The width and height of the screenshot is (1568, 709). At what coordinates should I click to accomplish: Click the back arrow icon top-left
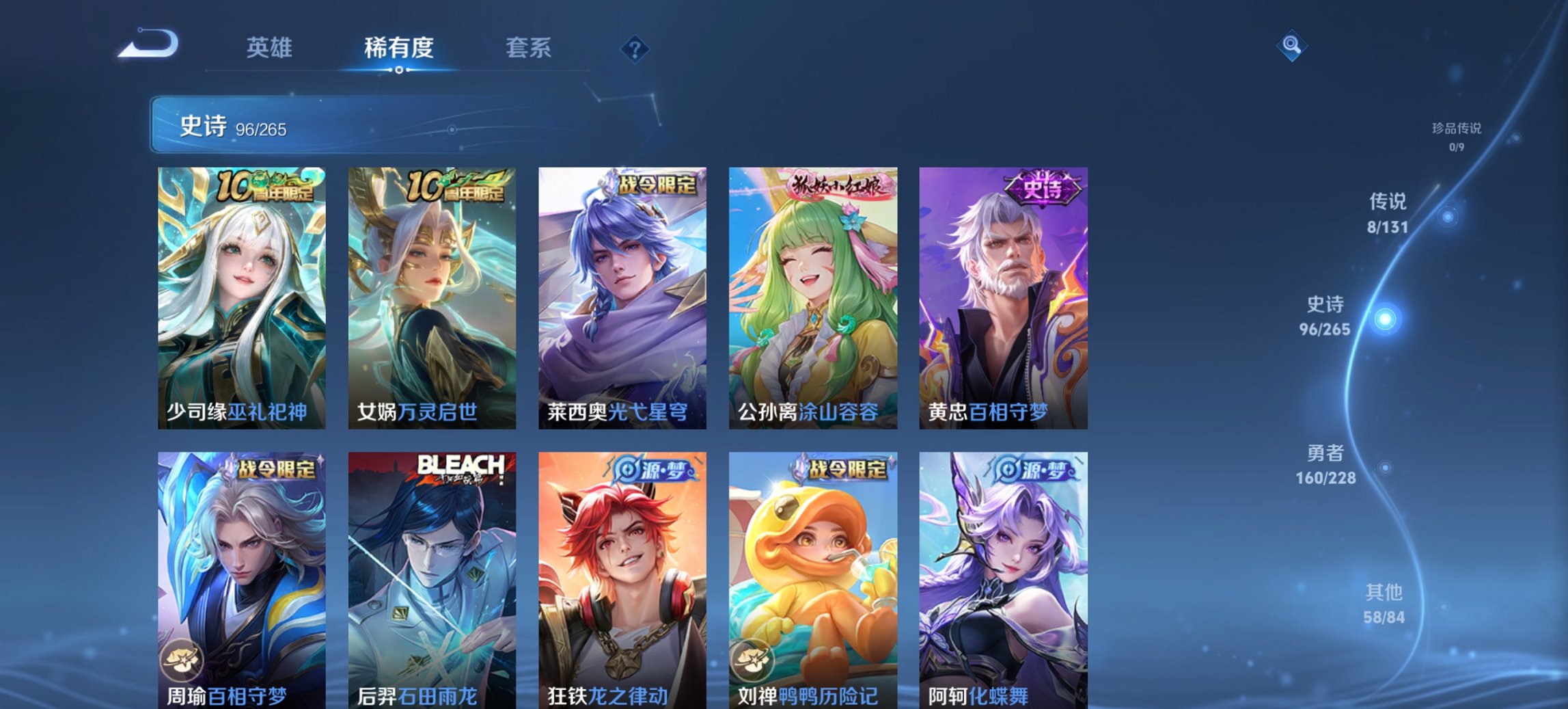click(x=149, y=42)
